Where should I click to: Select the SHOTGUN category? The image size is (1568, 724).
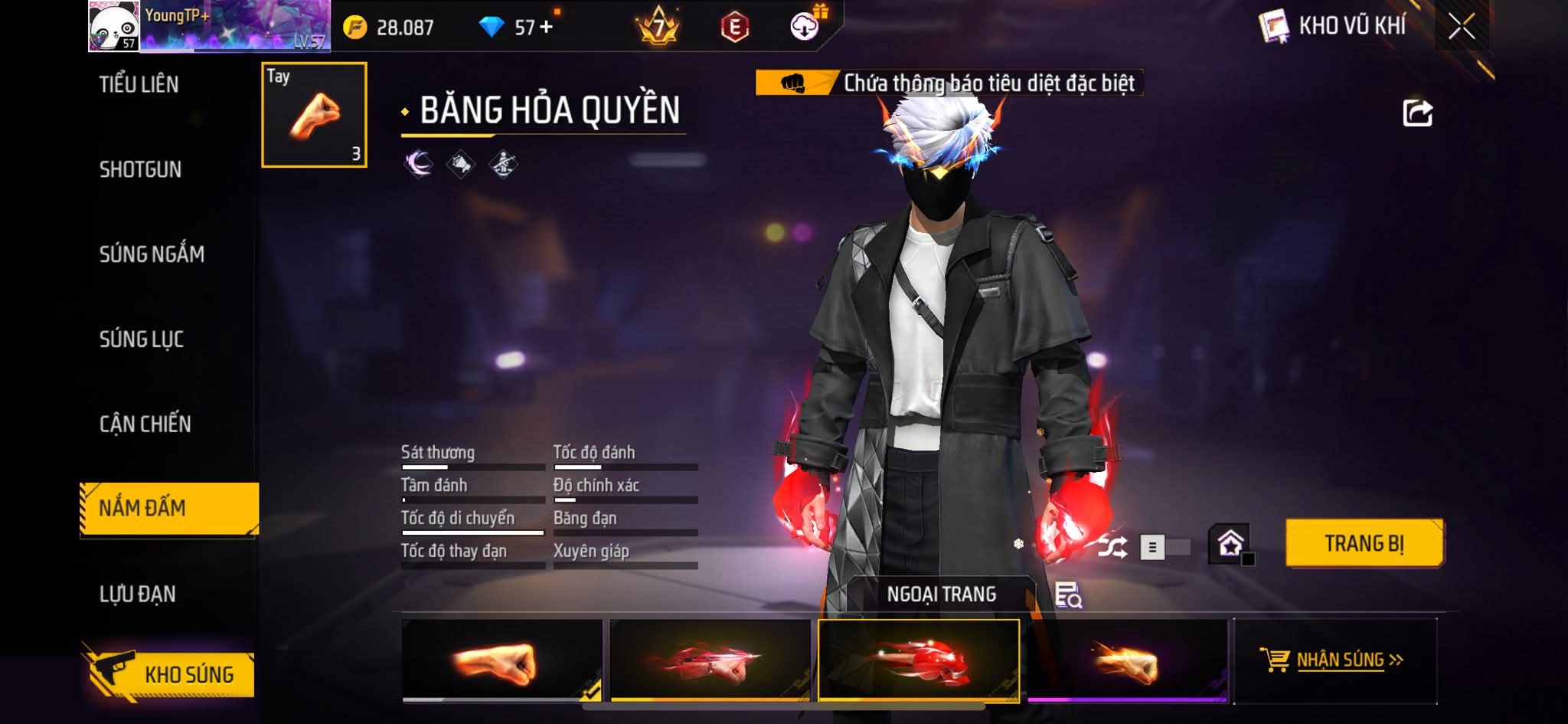(x=140, y=169)
